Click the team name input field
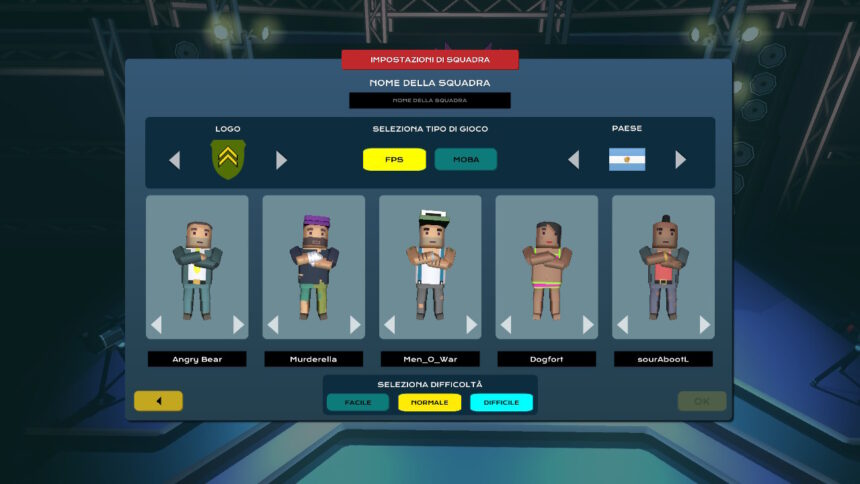This screenshot has width=860, height=484. click(429, 100)
